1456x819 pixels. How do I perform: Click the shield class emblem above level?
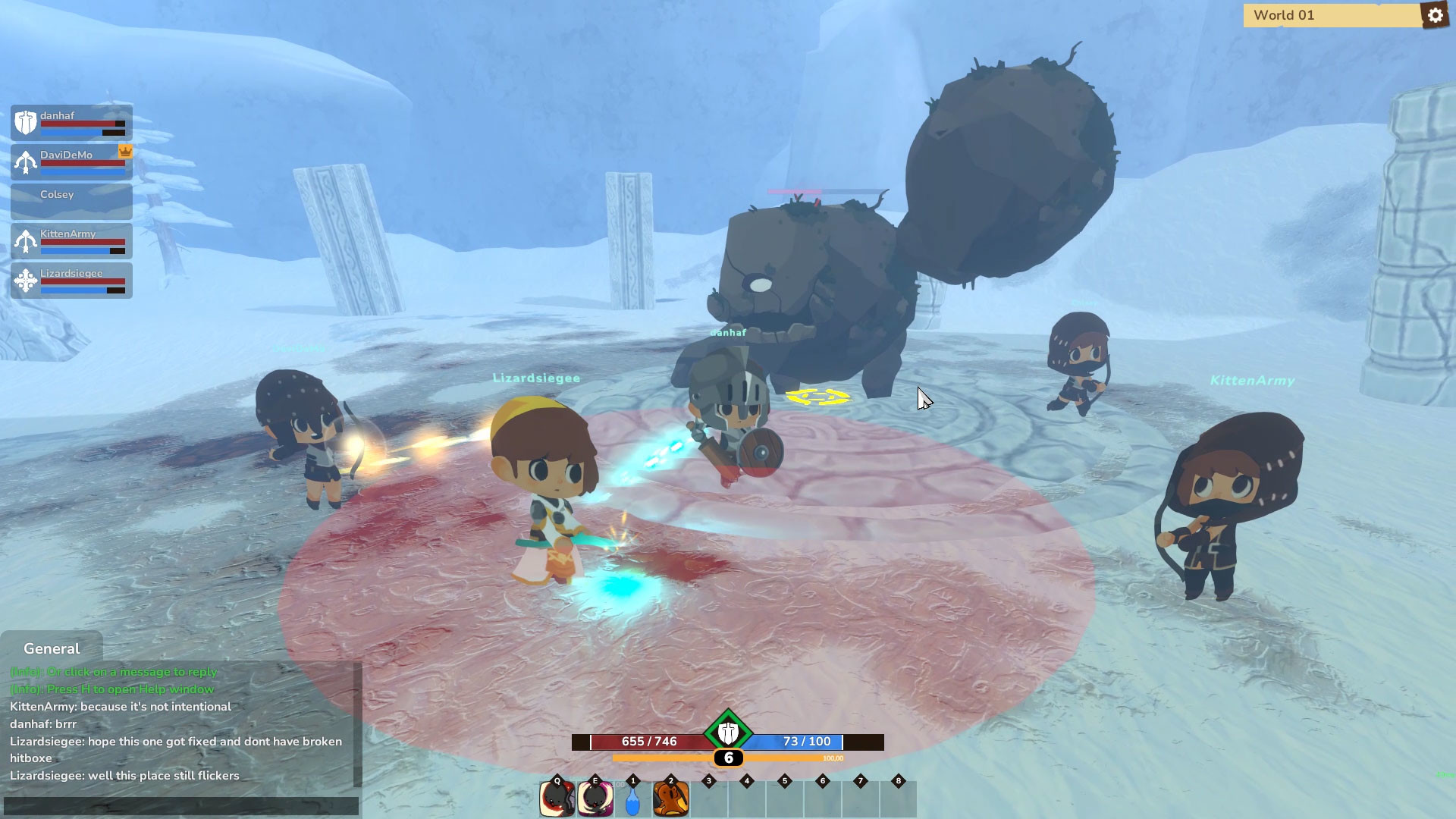click(x=728, y=733)
